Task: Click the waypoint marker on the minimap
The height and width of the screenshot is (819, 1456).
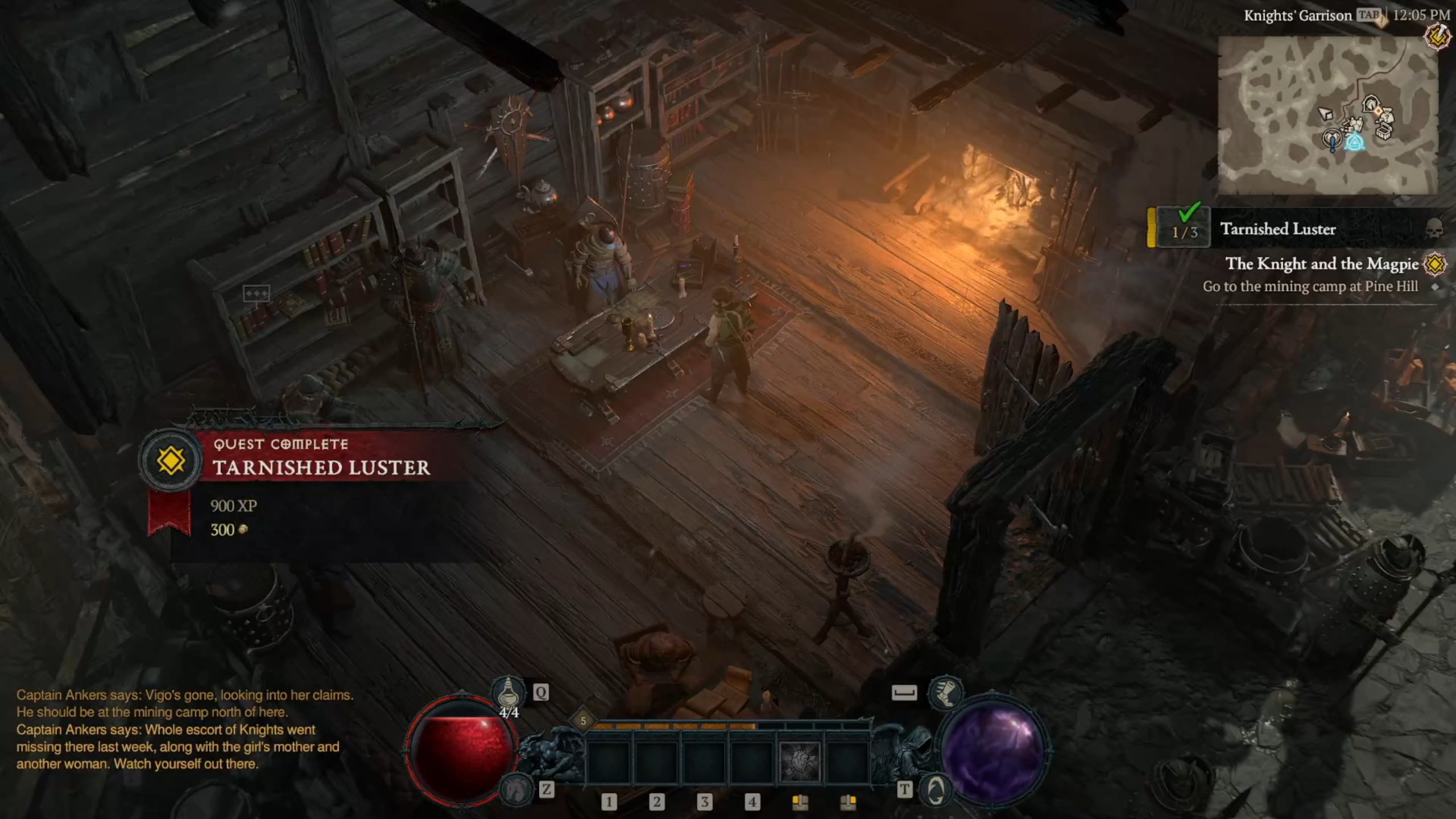Action: [x=1355, y=141]
